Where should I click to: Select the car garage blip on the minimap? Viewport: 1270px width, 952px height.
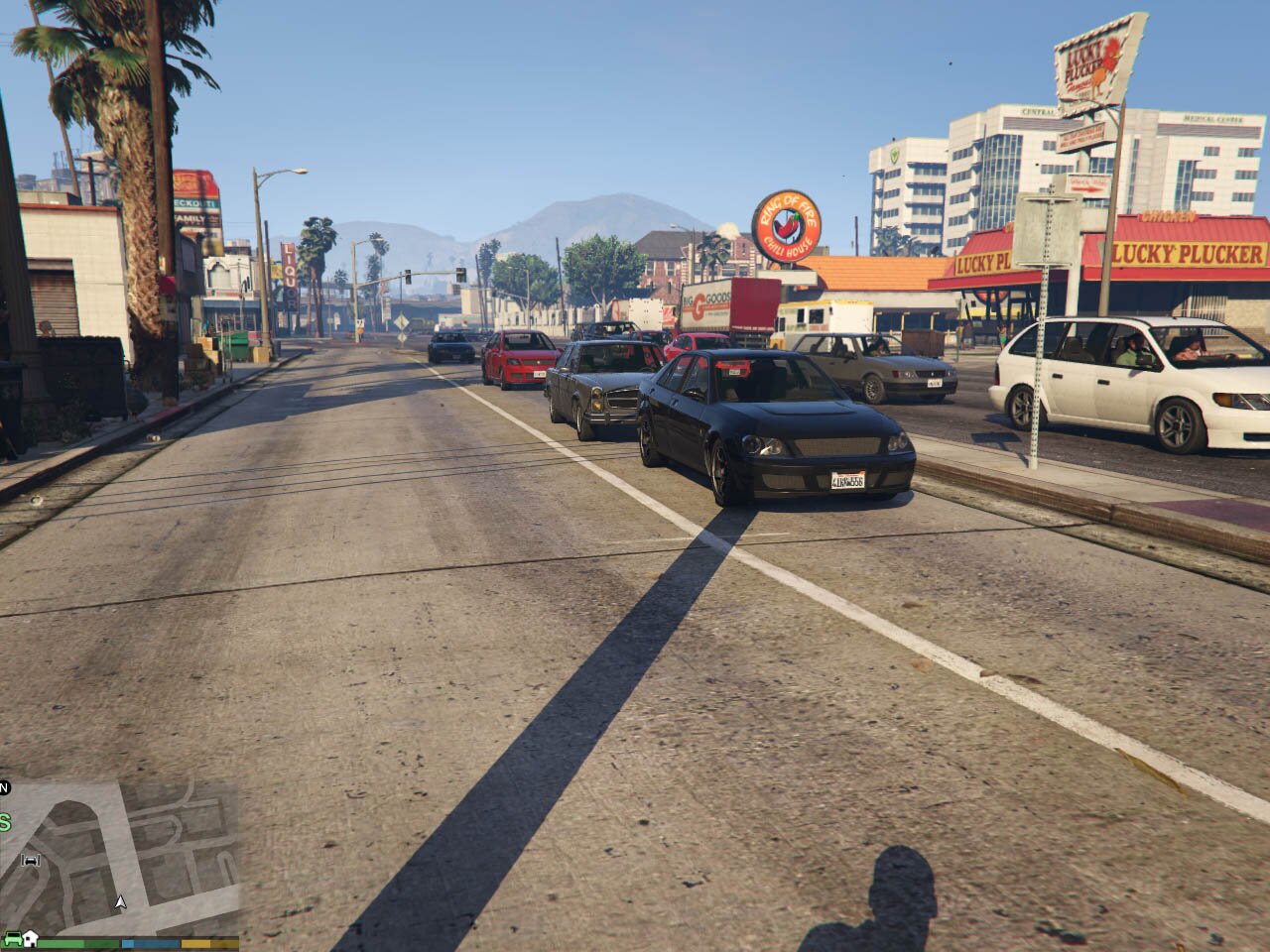point(31,860)
